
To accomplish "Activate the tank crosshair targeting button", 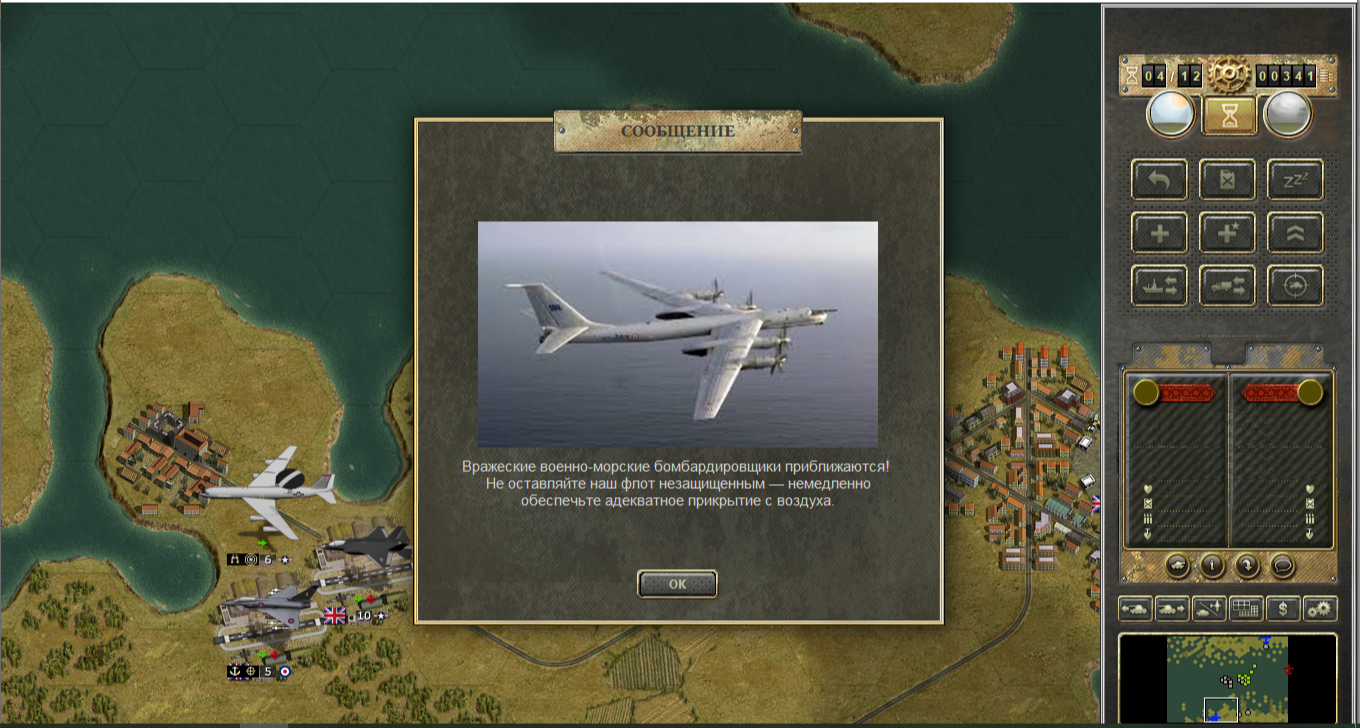I will point(1296,286).
